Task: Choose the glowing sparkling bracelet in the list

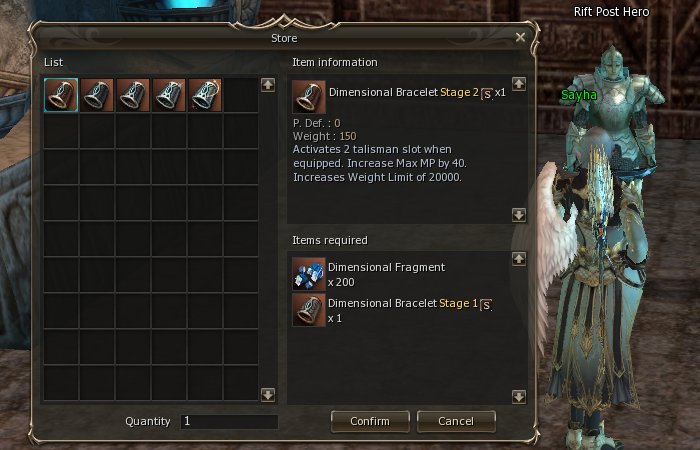Action: point(205,96)
